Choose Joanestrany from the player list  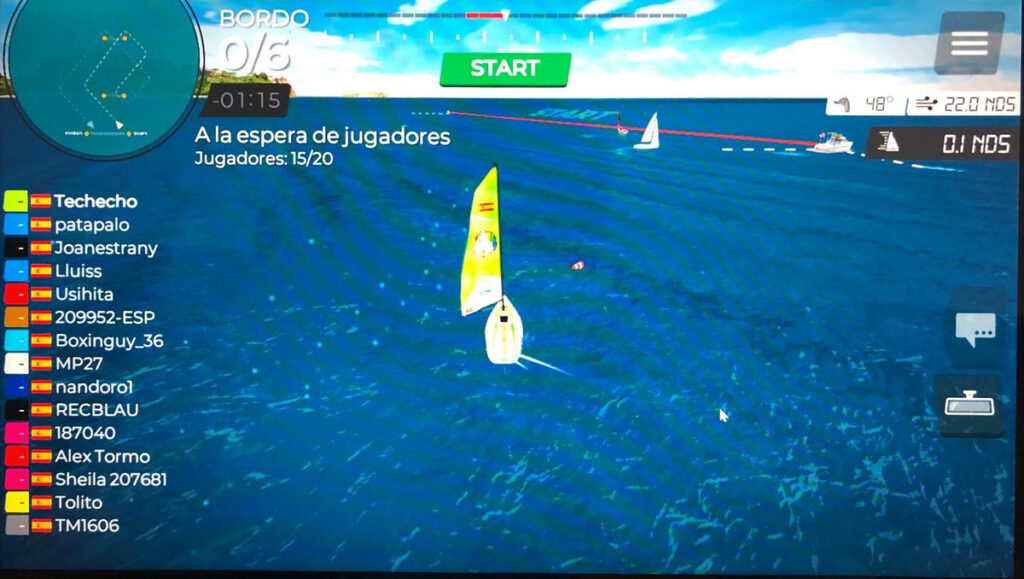coord(105,248)
